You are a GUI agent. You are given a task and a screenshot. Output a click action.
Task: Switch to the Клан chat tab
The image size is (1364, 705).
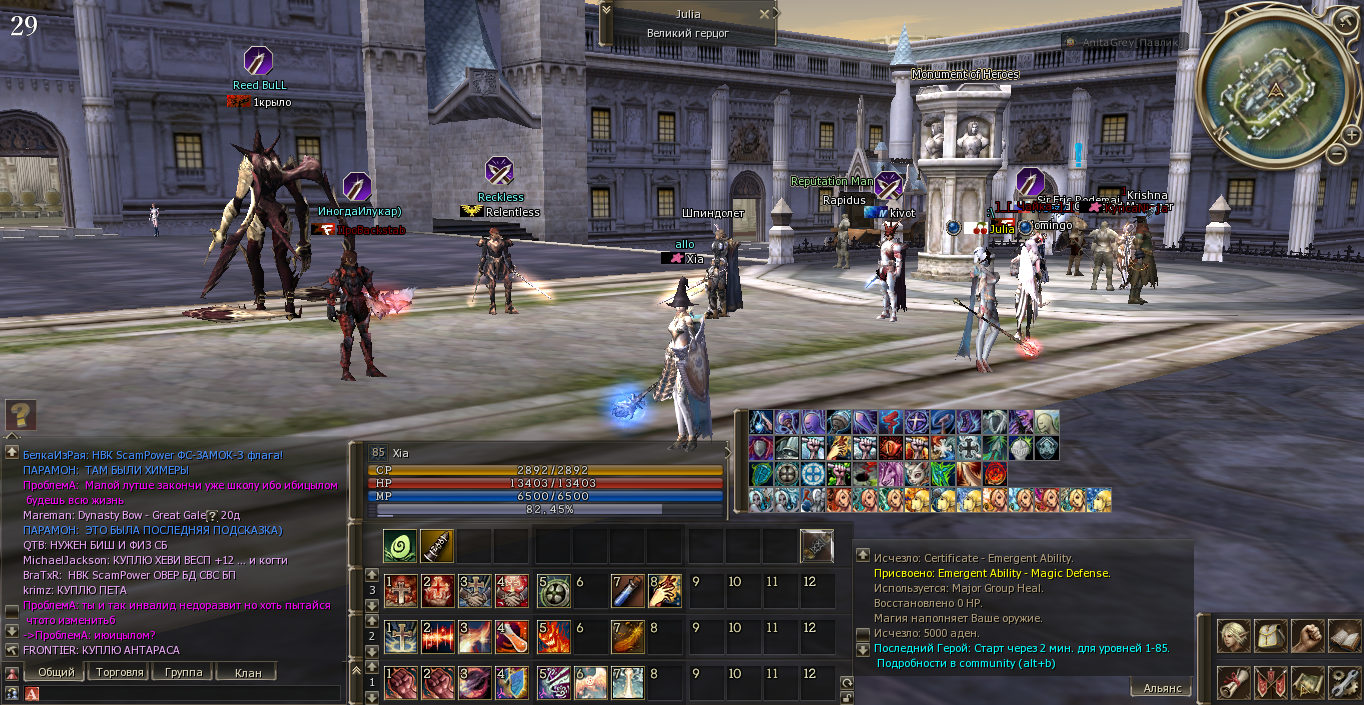[x=247, y=673]
